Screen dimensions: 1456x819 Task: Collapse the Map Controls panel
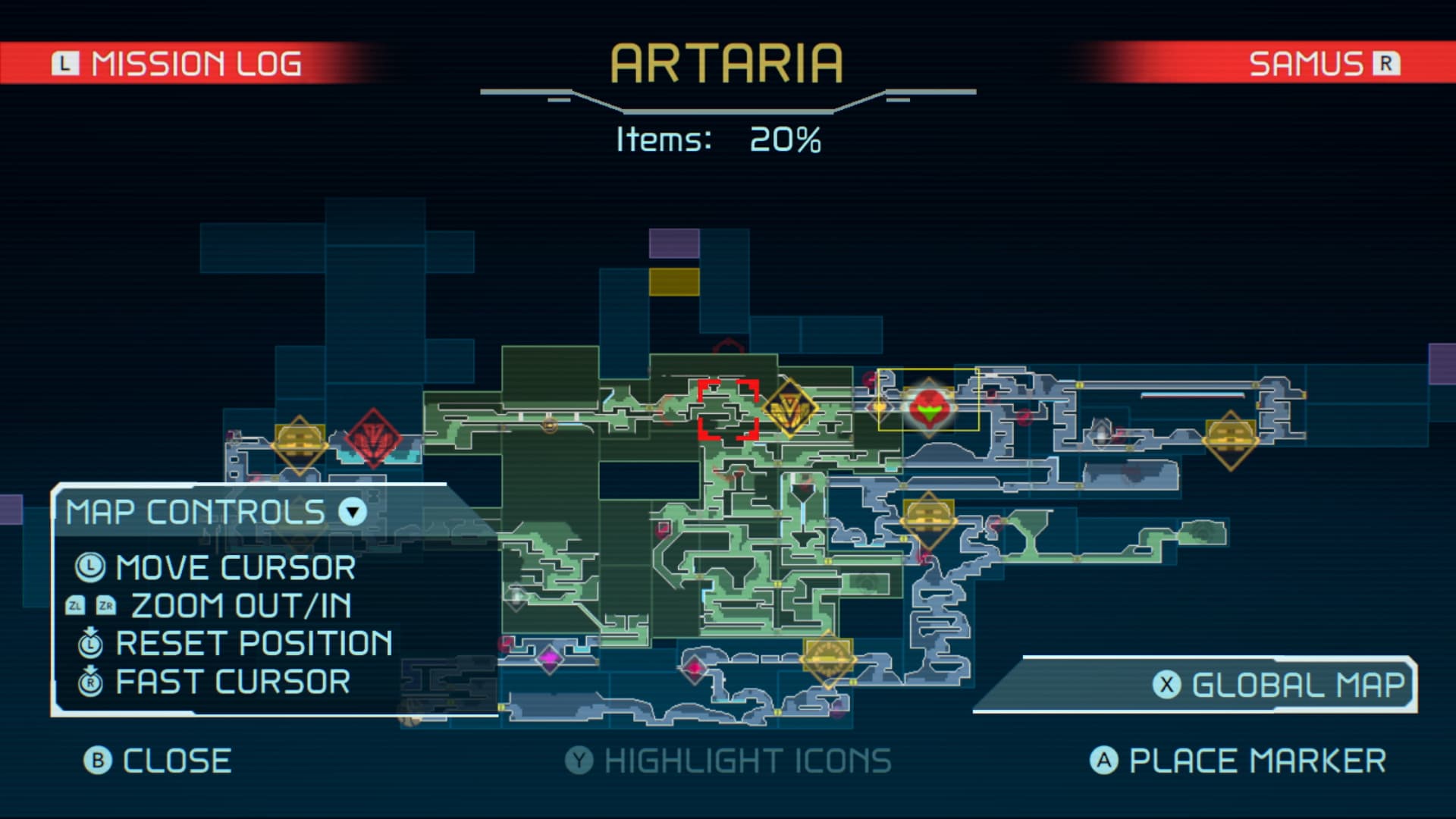coord(353,512)
